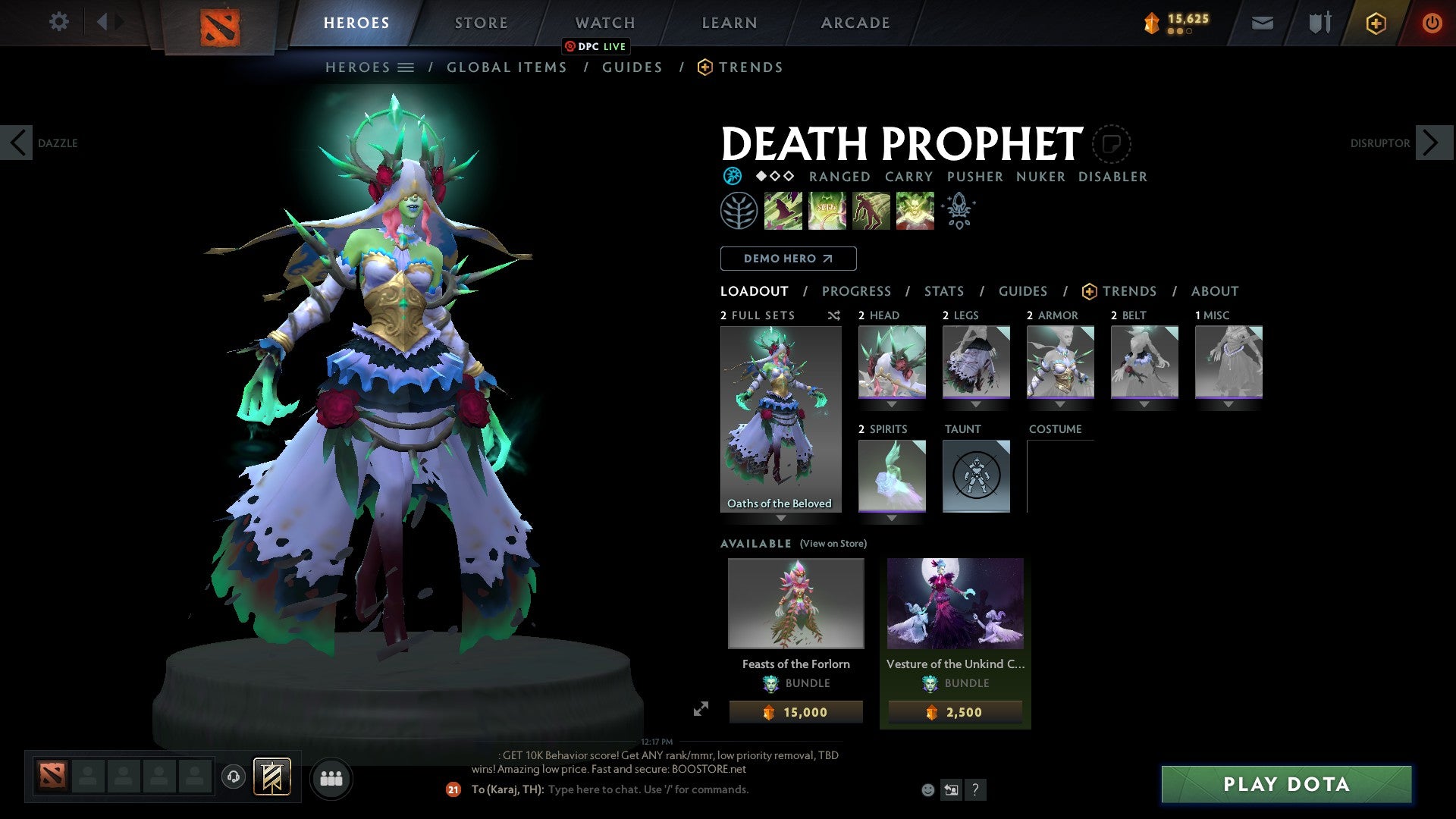The image size is (1456, 819).
Task: Click the Aghanim's Scepter upgrade icon
Action: tap(959, 211)
